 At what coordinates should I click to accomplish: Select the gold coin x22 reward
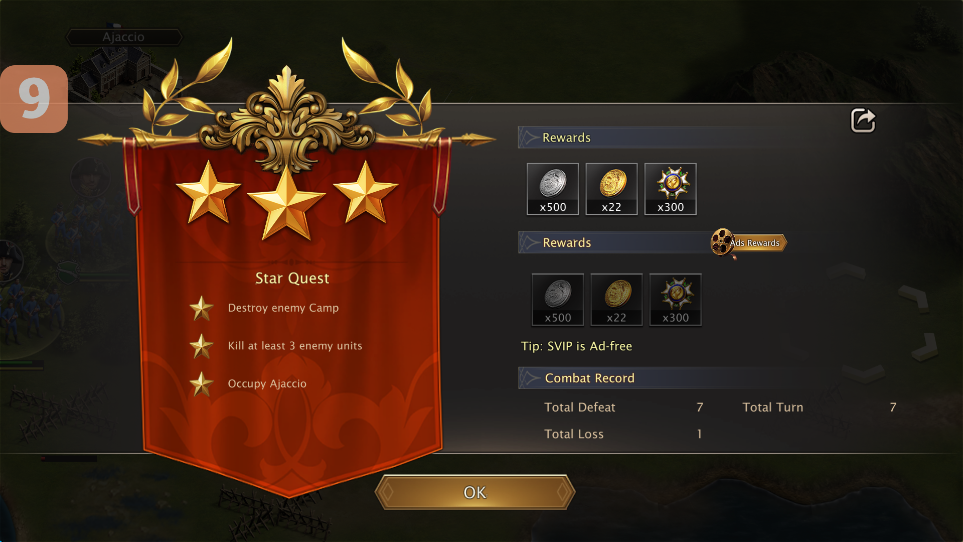[611, 189]
